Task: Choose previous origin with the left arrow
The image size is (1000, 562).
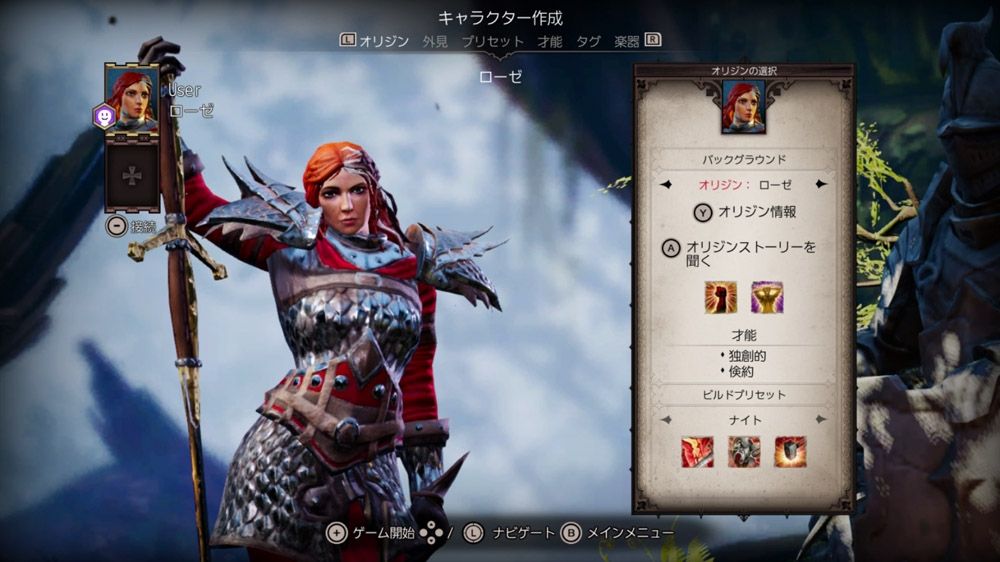Action: point(667,184)
